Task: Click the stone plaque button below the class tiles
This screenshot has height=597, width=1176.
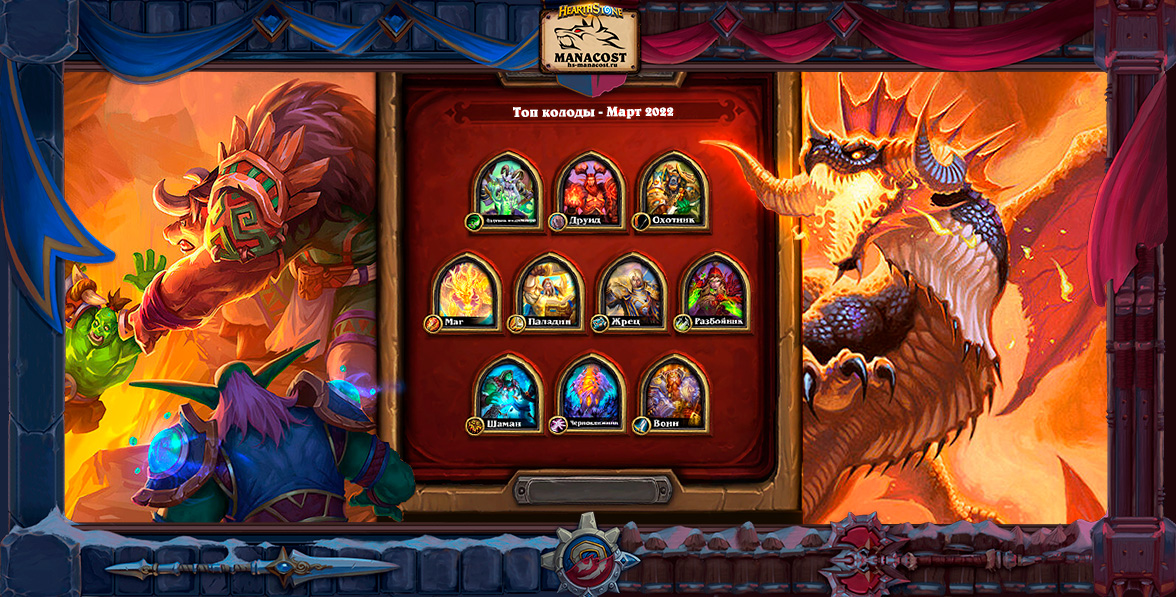Action: (x=589, y=489)
